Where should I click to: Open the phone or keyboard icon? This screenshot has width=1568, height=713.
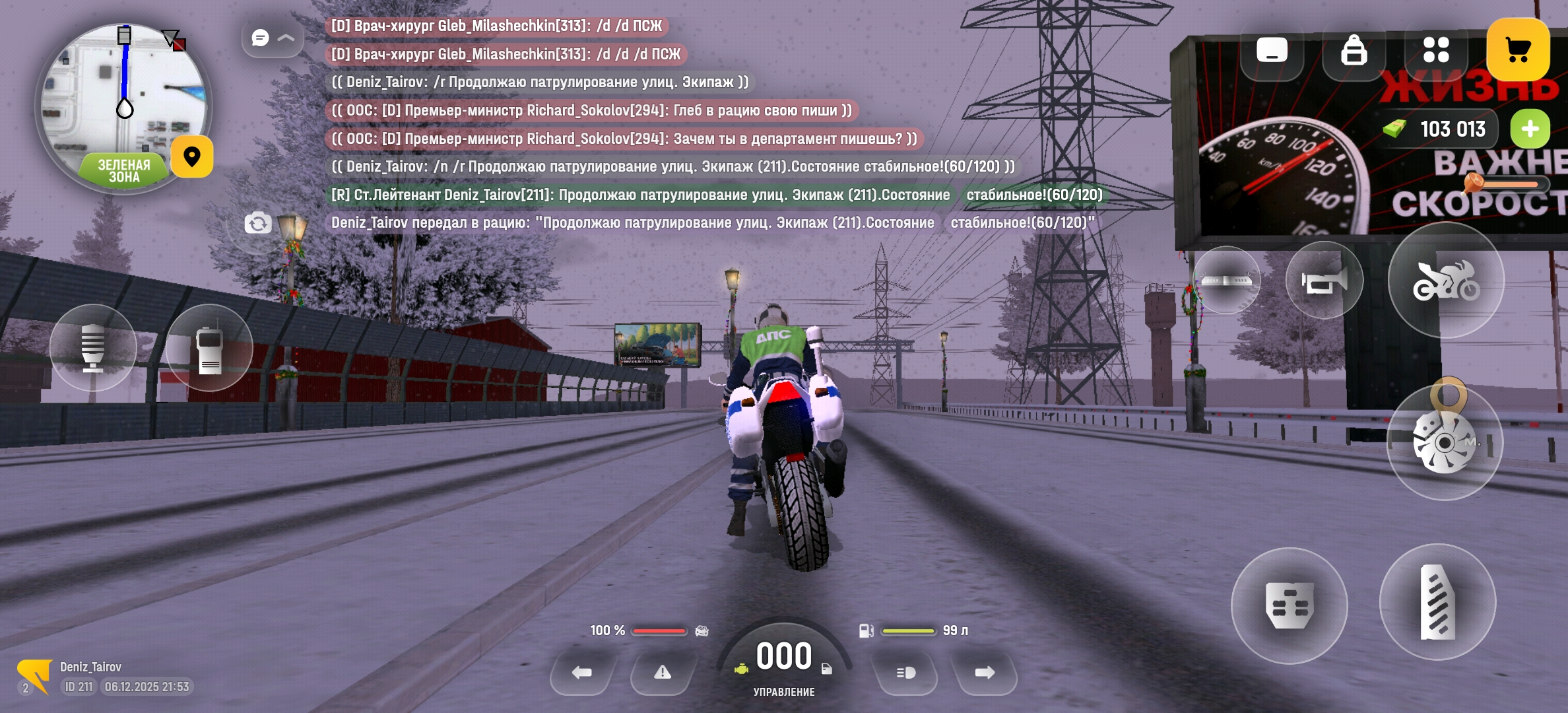tap(1272, 50)
